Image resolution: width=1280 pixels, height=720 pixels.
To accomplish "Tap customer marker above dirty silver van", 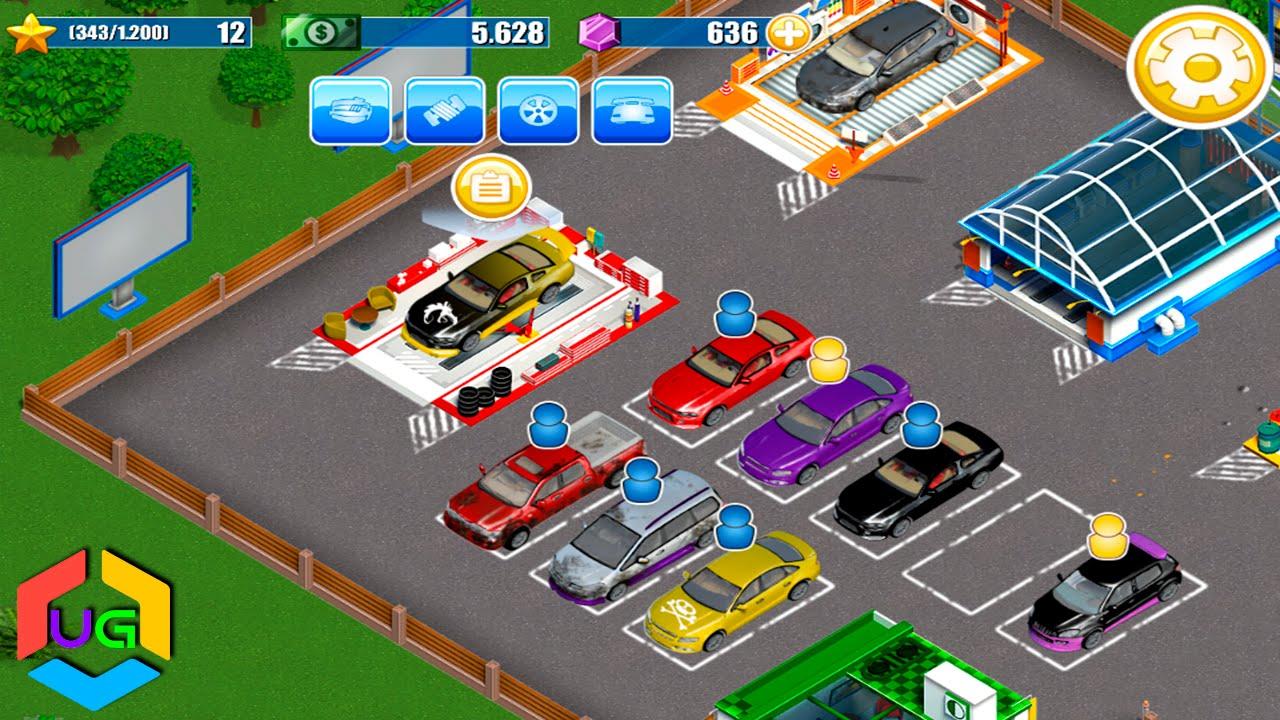I will (641, 482).
